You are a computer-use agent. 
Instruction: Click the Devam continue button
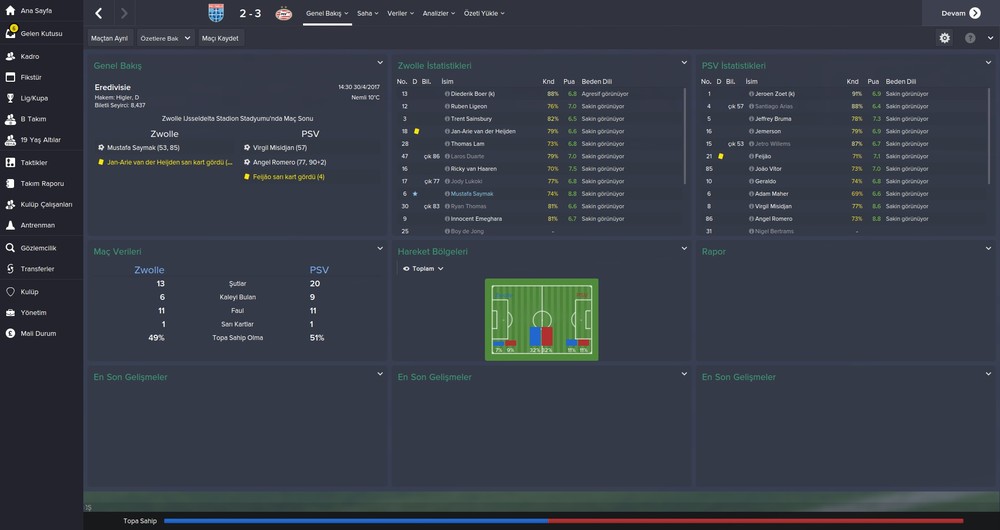pyautogui.click(x=960, y=13)
